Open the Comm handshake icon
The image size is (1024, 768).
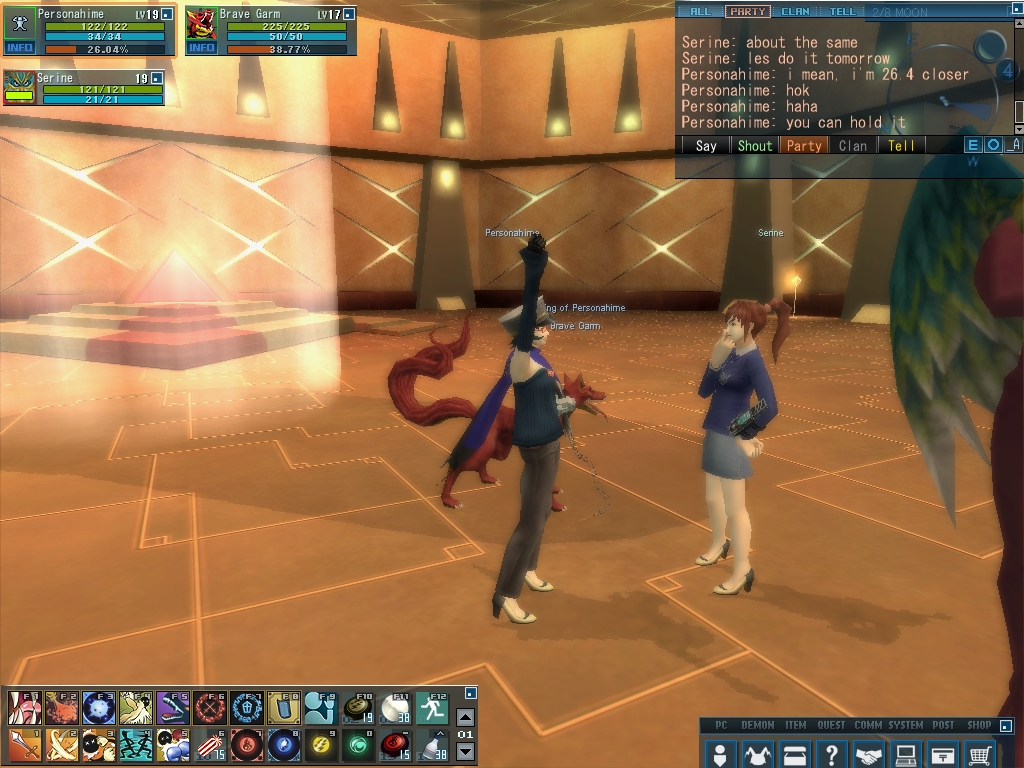(x=869, y=753)
